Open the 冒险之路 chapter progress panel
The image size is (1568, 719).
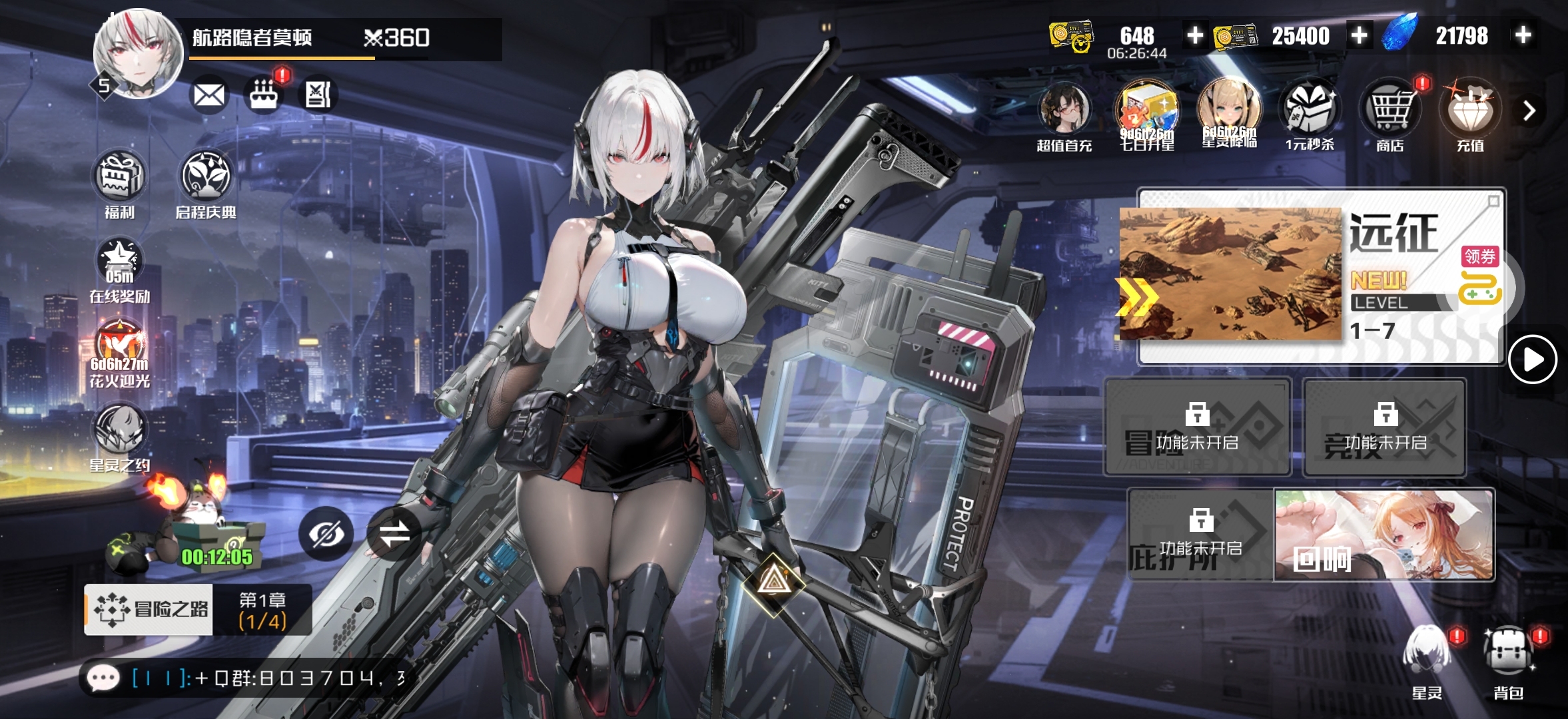198,609
